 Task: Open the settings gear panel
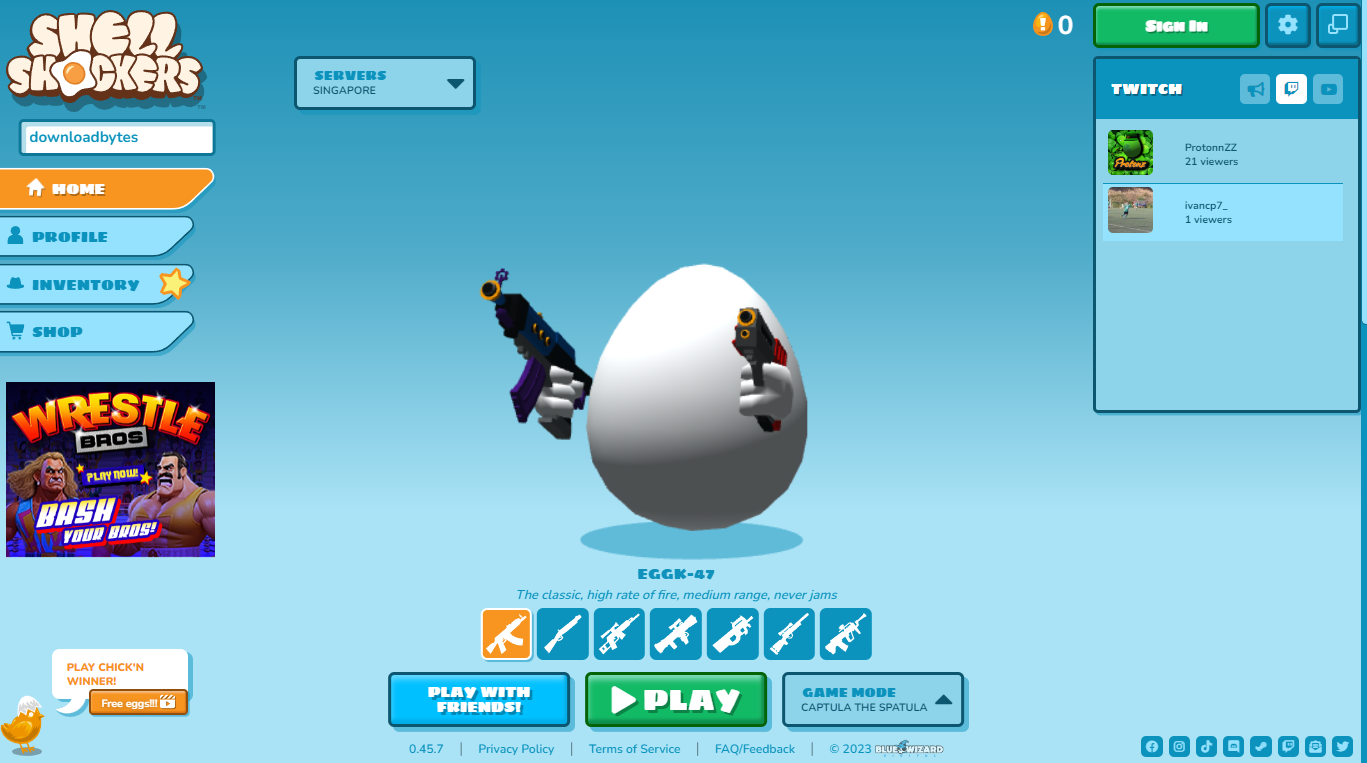pos(1287,25)
